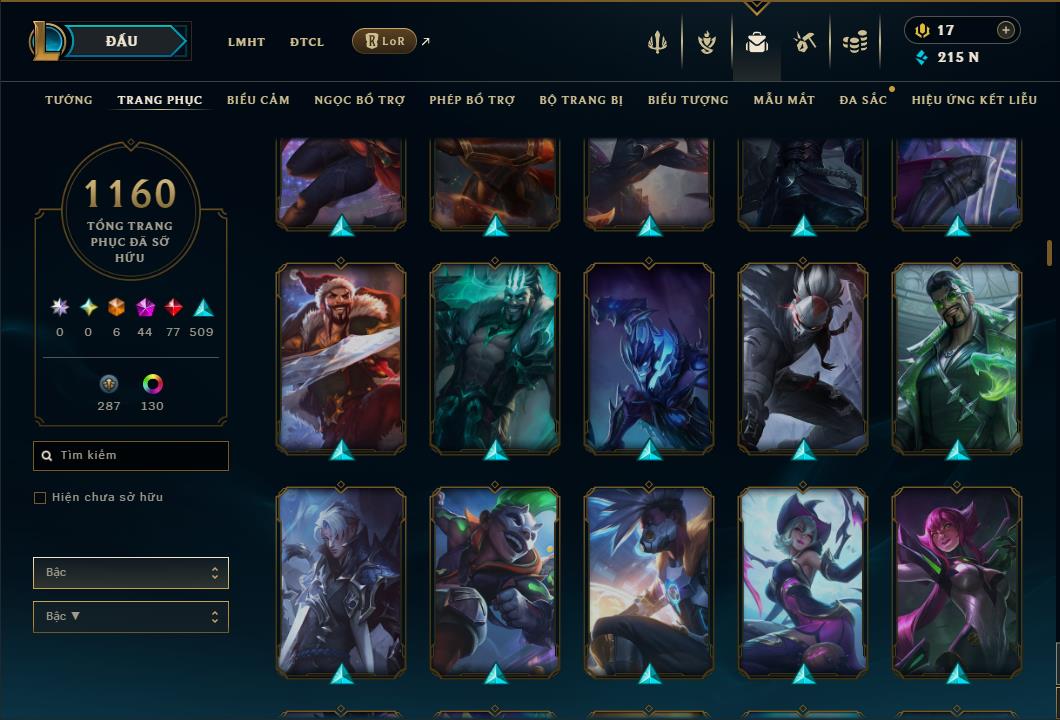Open the HIỆU ỨNG KẾT LIỄU tab

[x=974, y=100]
